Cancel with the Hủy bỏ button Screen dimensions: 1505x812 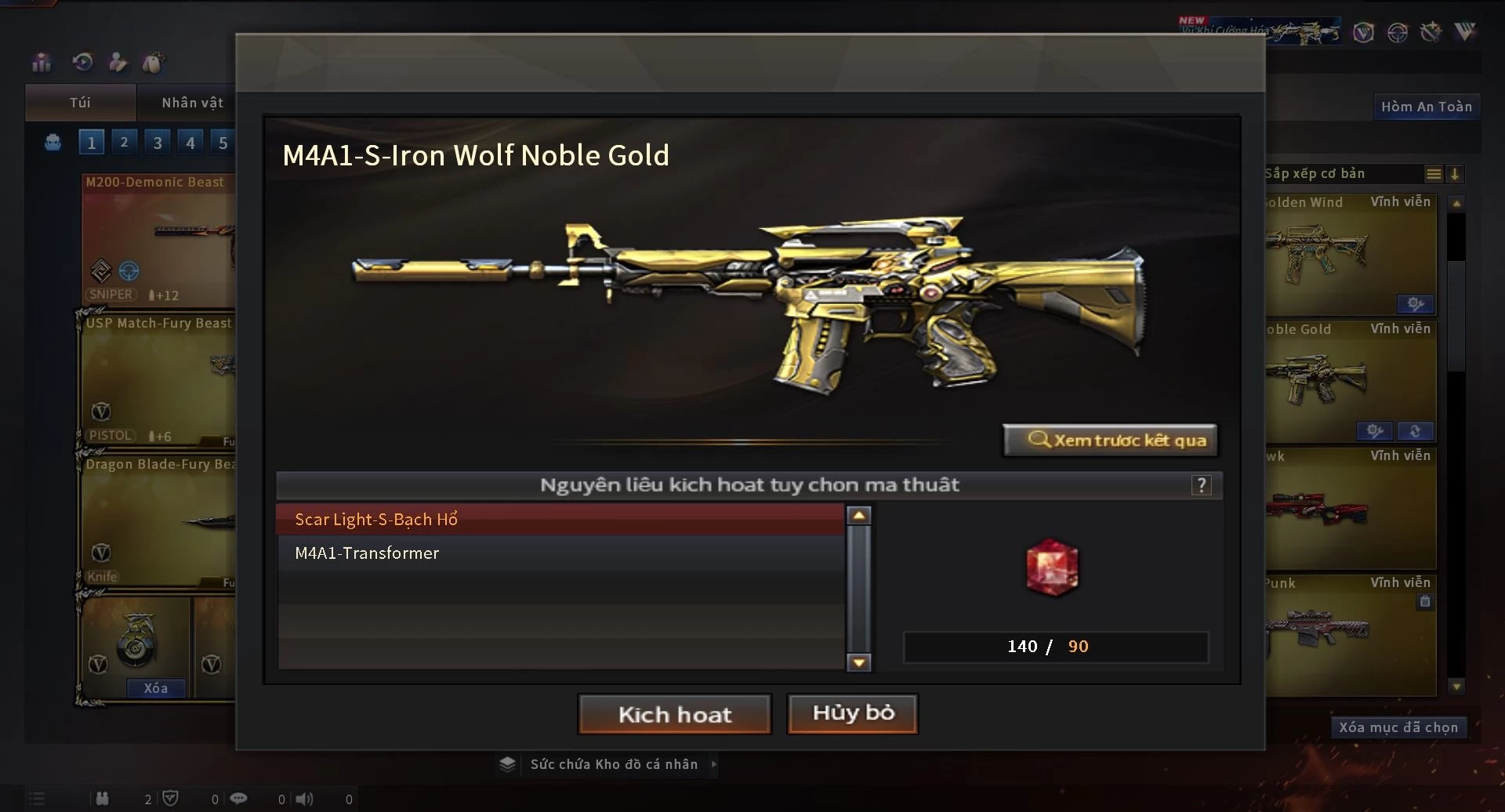[853, 713]
